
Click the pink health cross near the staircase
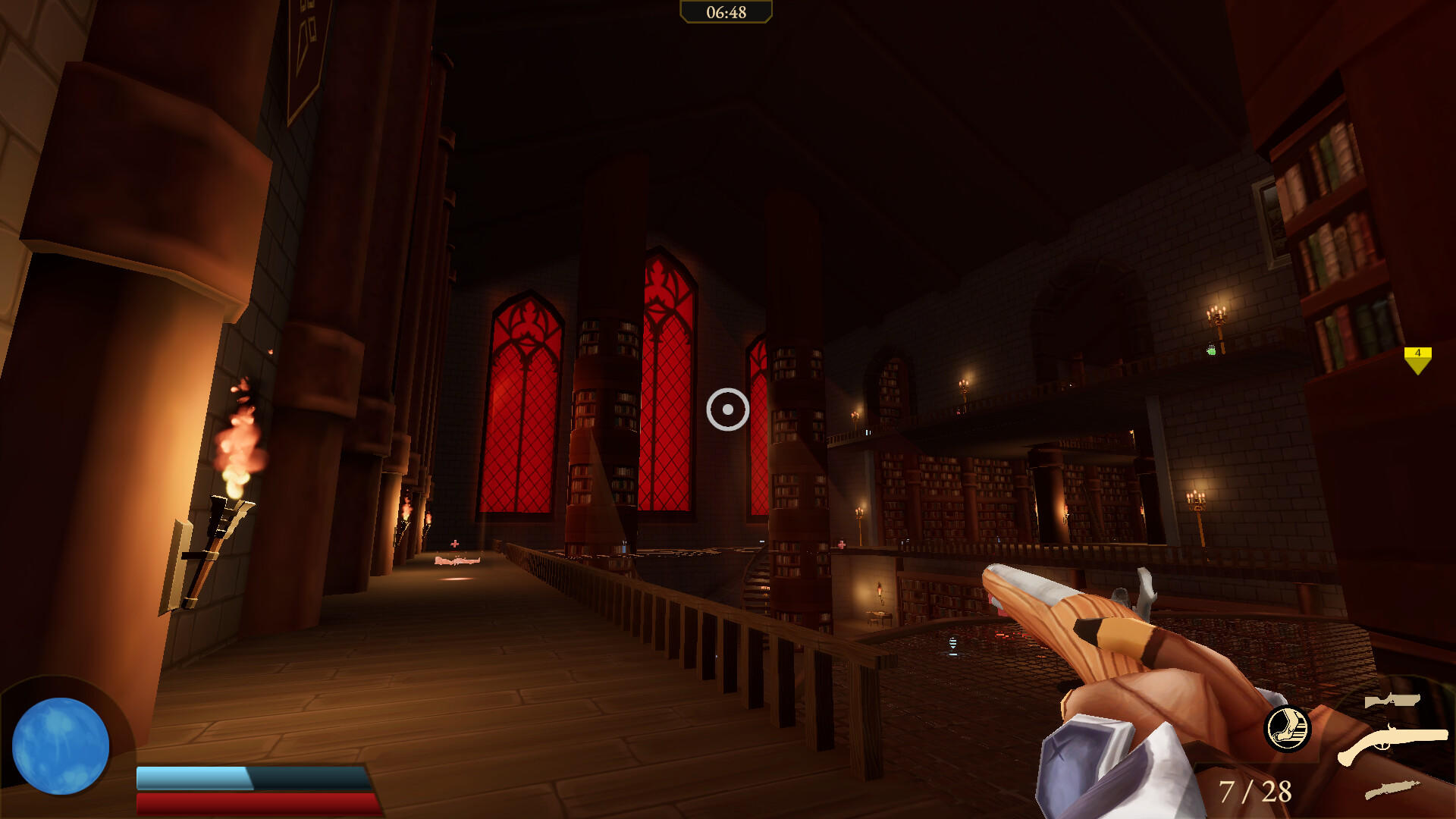[843, 543]
